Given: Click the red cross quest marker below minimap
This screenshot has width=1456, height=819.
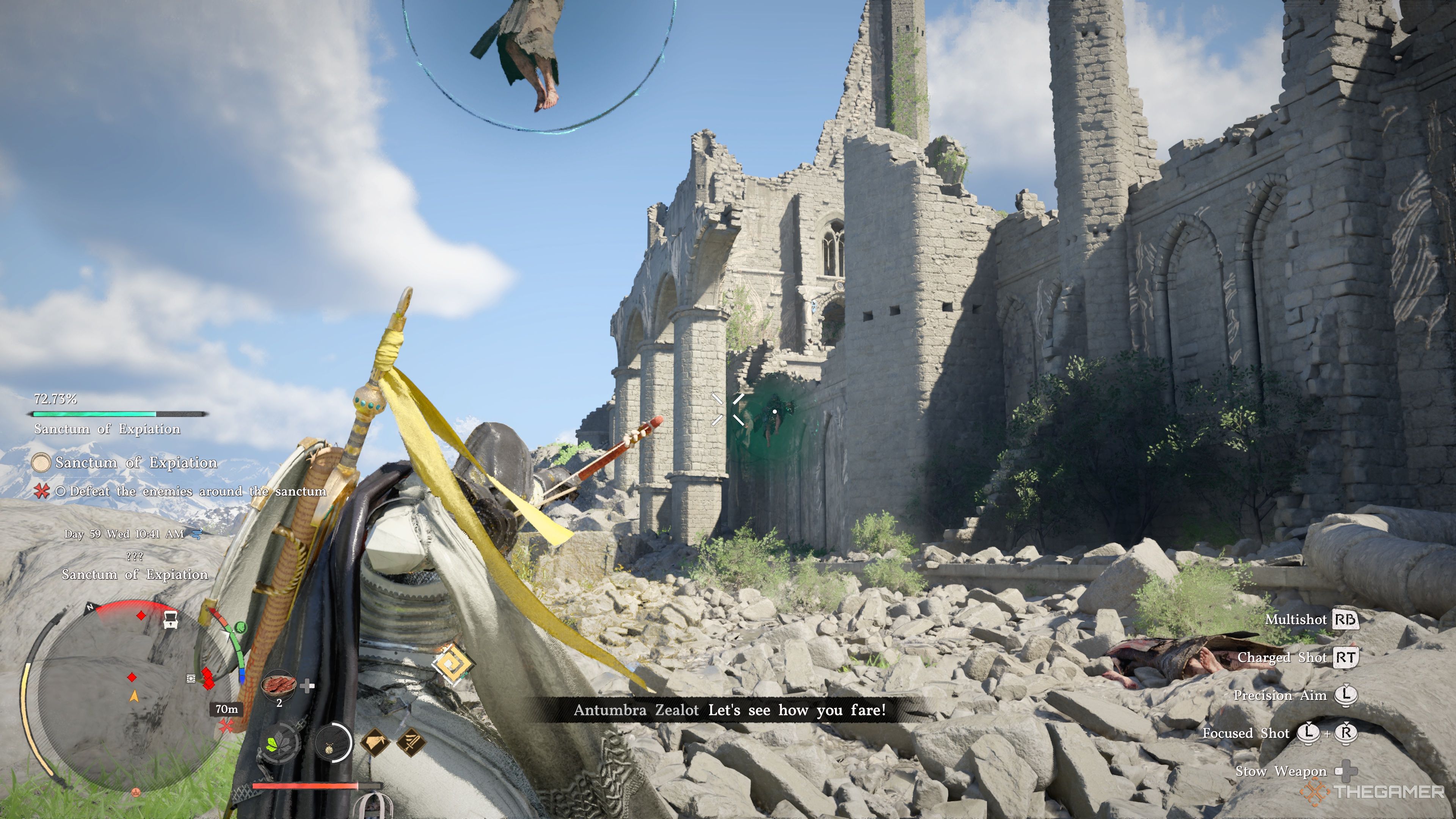Looking at the screenshot, I should click(227, 726).
